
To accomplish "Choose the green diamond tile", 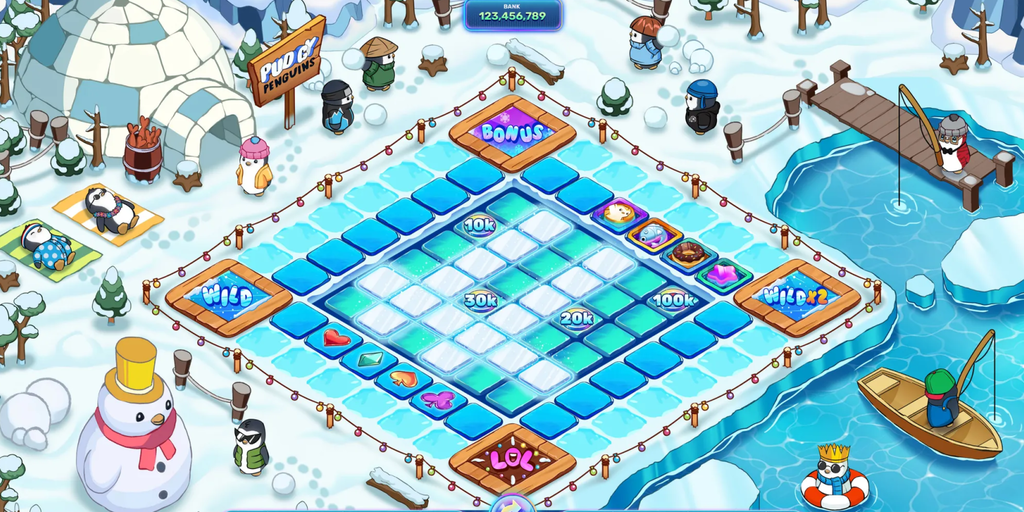I will [370, 357].
